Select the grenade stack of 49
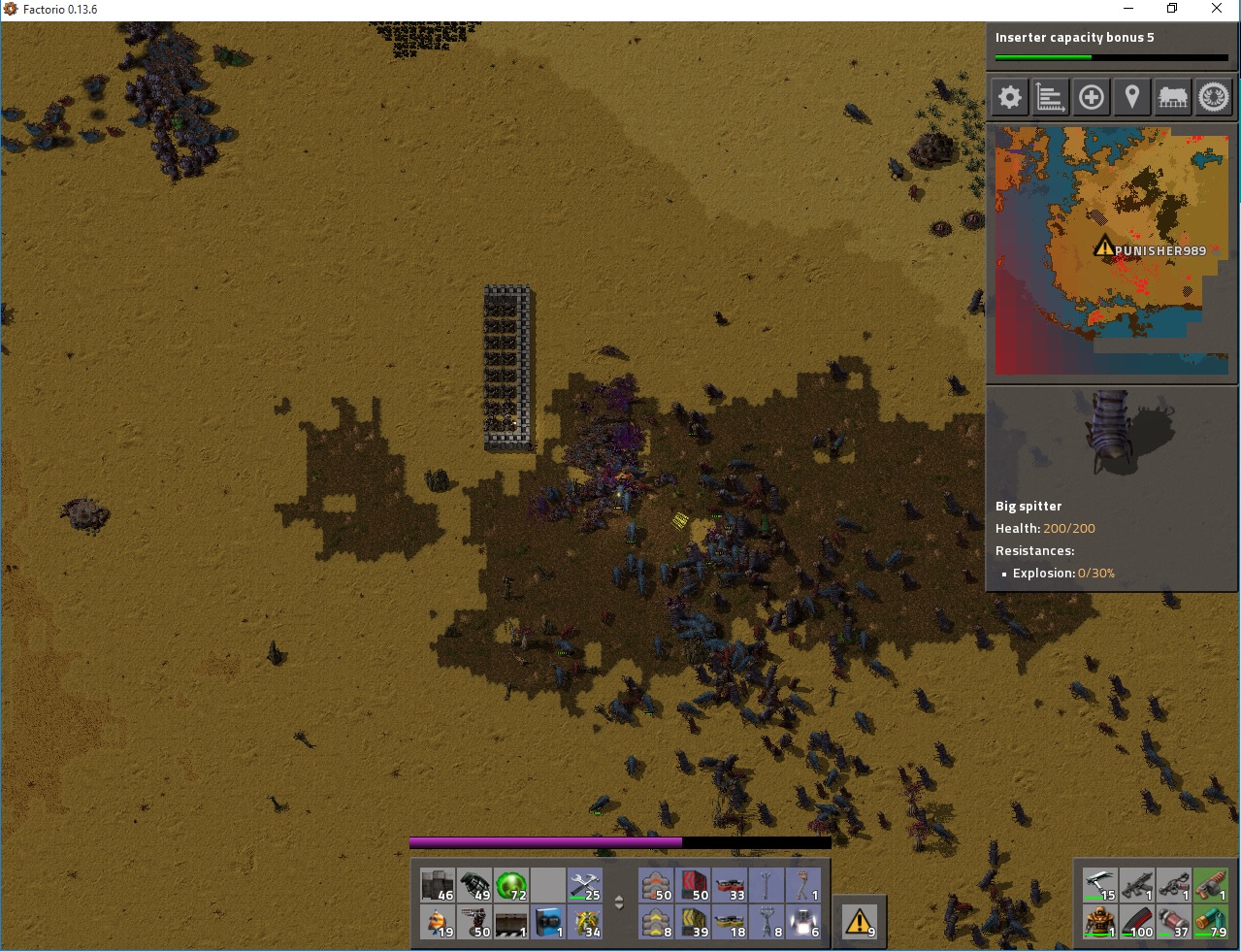Screen dimensions: 1241x952 (475, 886)
